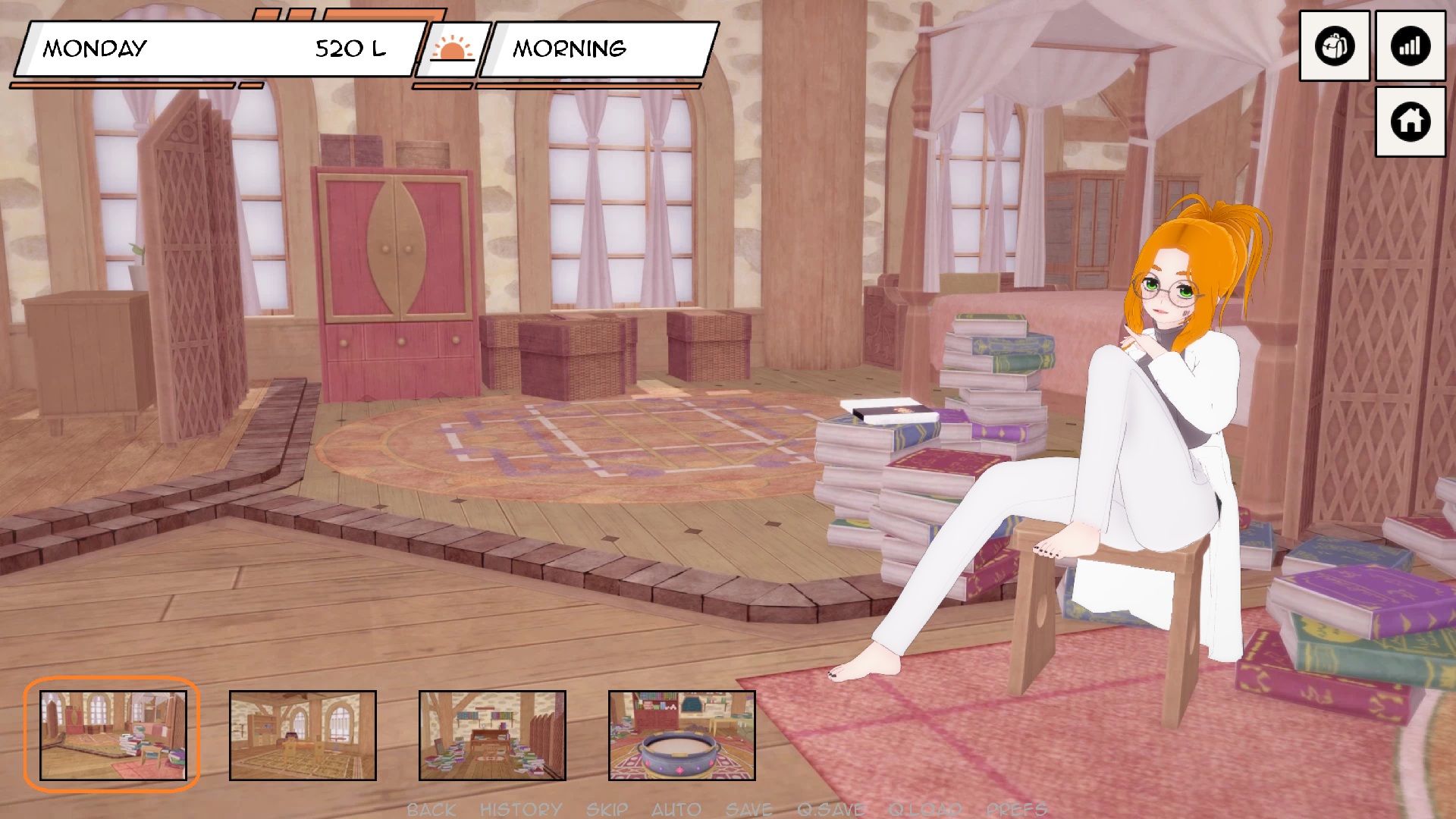Quick save with Q.Save
The width and height of the screenshot is (1456, 819).
pyautogui.click(x=830, y=810)
